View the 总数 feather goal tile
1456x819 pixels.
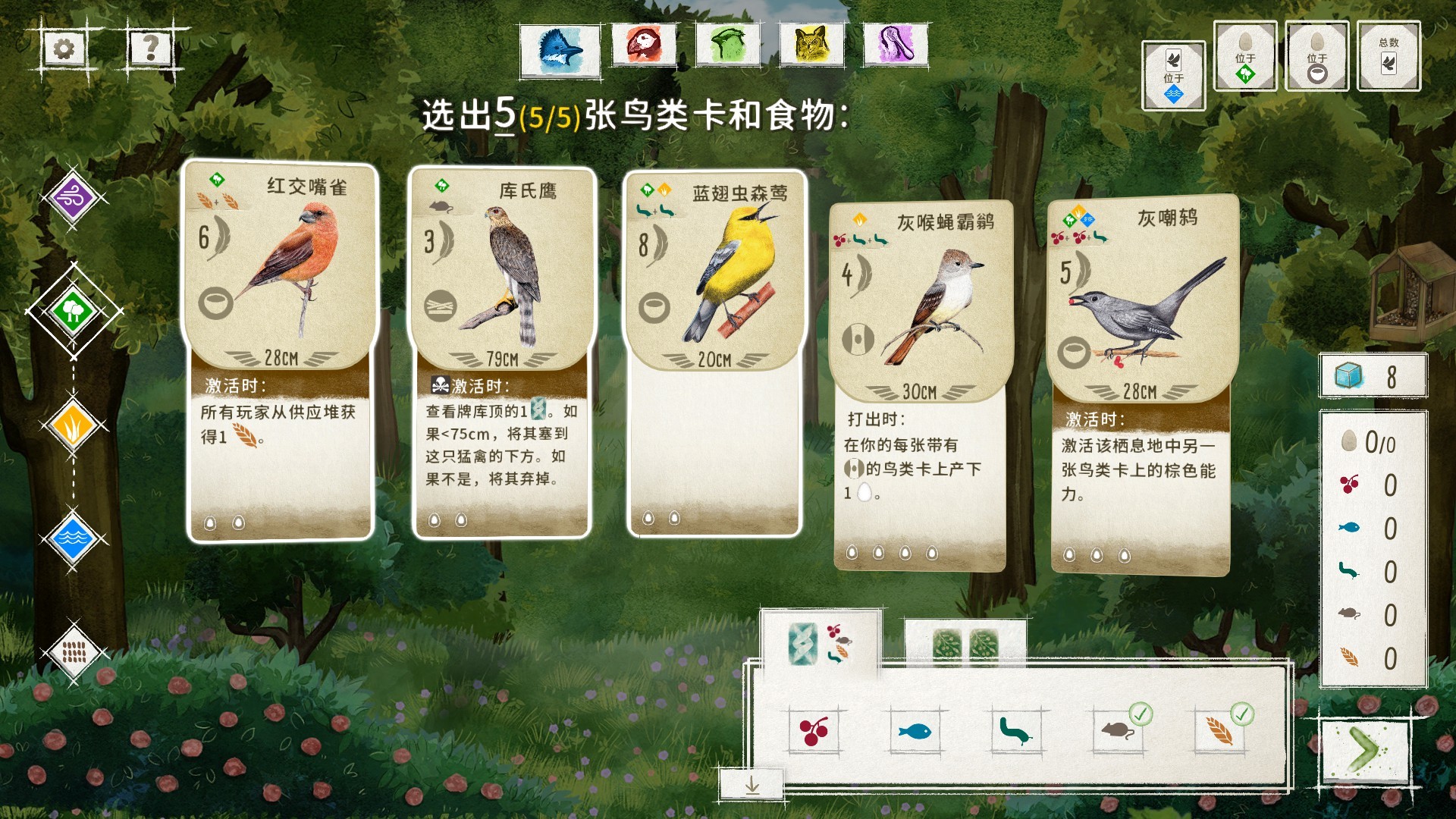pos(1390,55)
